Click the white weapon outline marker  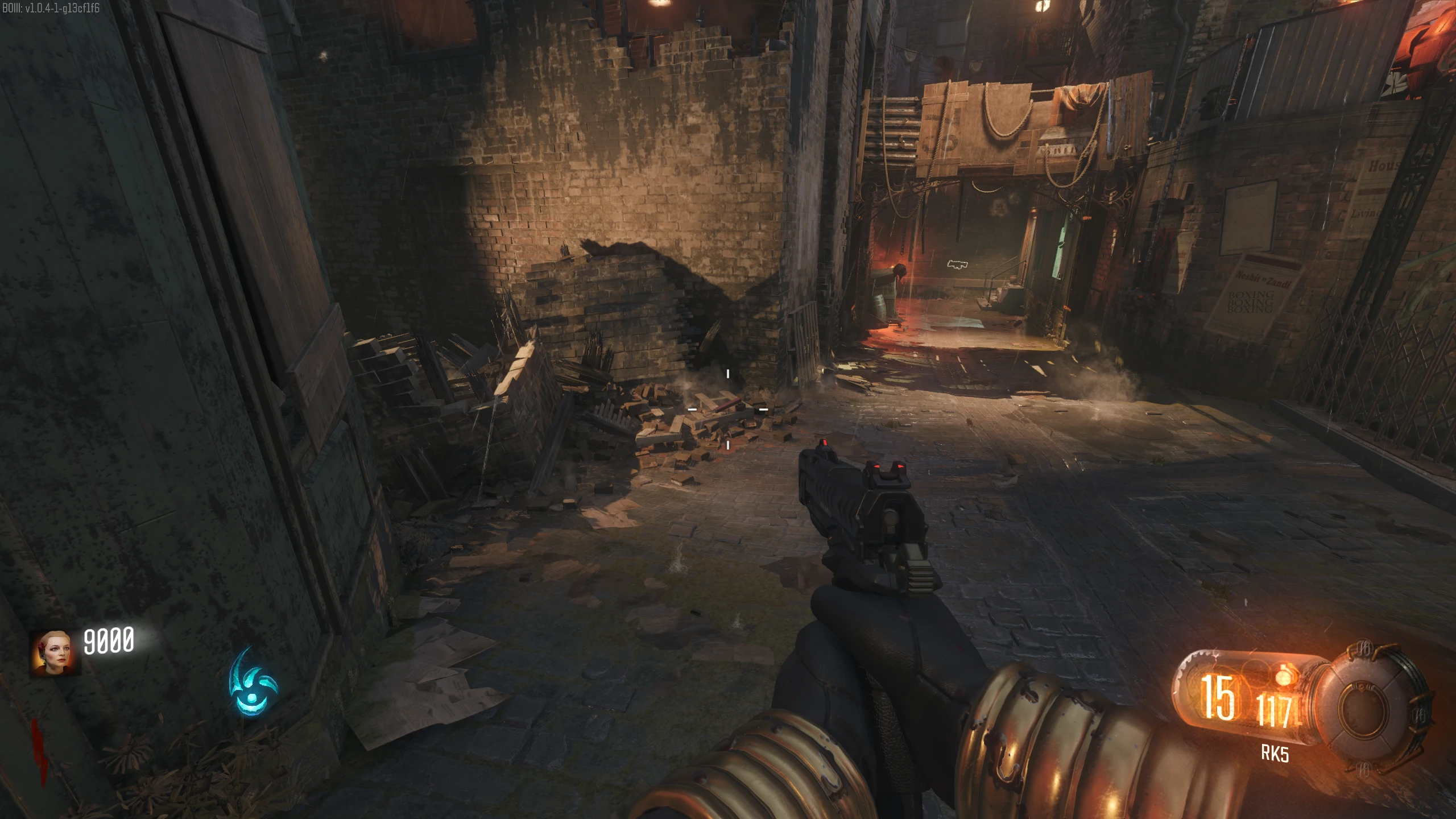pos(958,264)
